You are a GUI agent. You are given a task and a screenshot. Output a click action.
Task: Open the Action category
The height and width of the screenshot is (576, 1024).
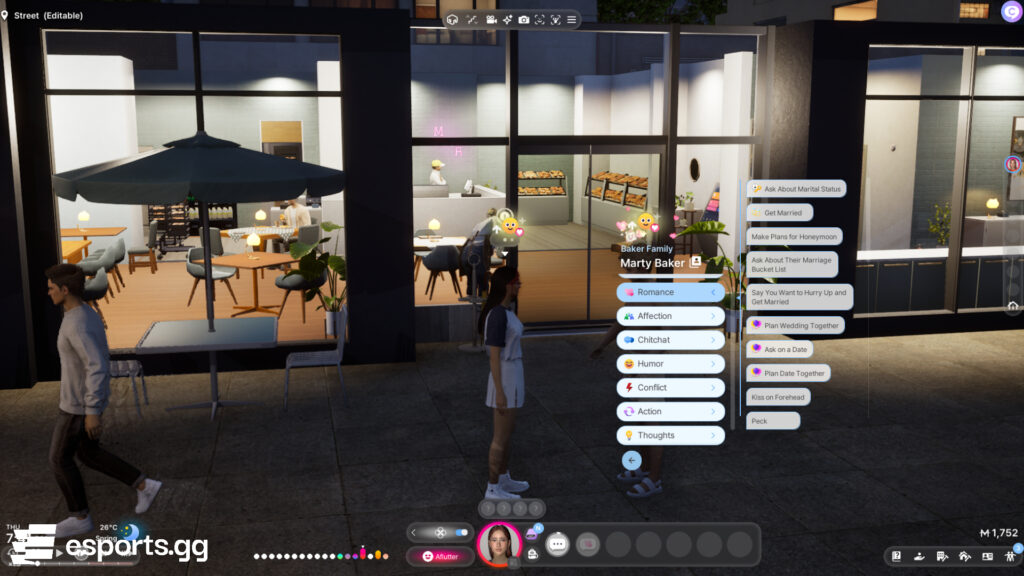point(670,411)
